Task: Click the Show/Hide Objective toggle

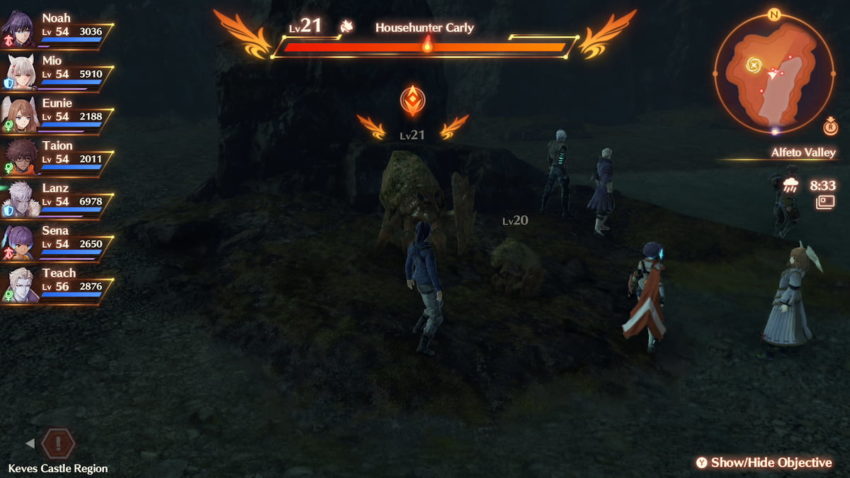Action: click(765, 463)
